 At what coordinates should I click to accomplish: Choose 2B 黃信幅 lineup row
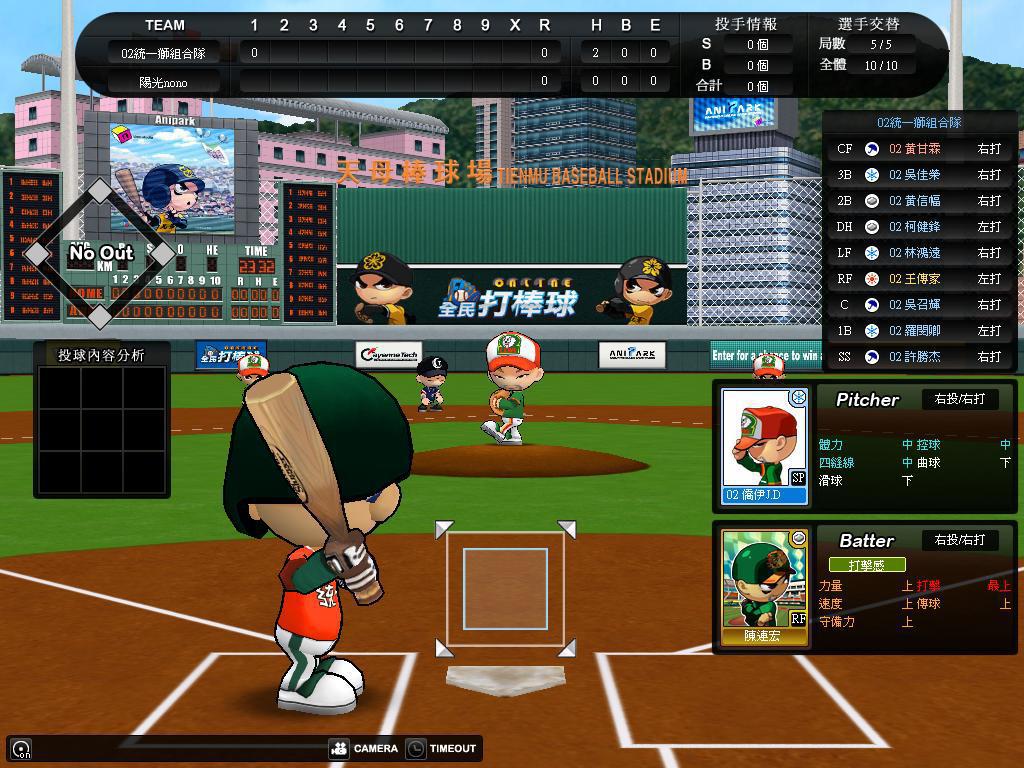pyautogui.click(x=918, y=201)
